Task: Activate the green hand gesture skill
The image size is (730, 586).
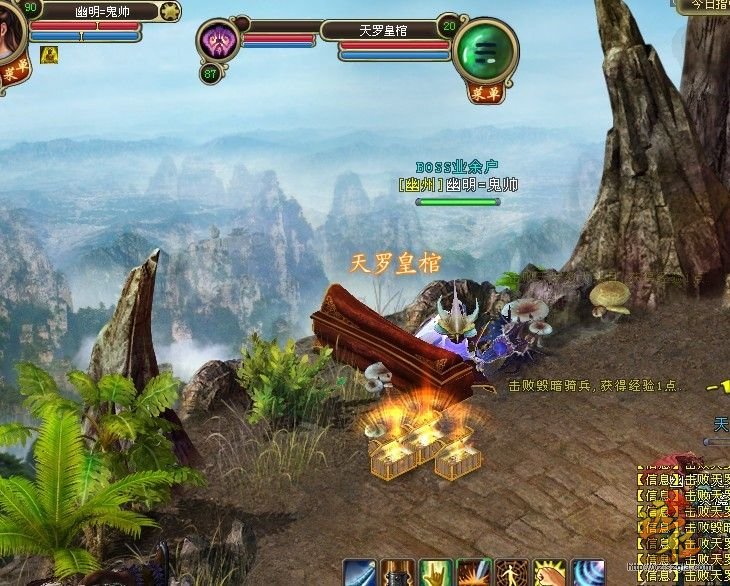Action: coord(436,574)
